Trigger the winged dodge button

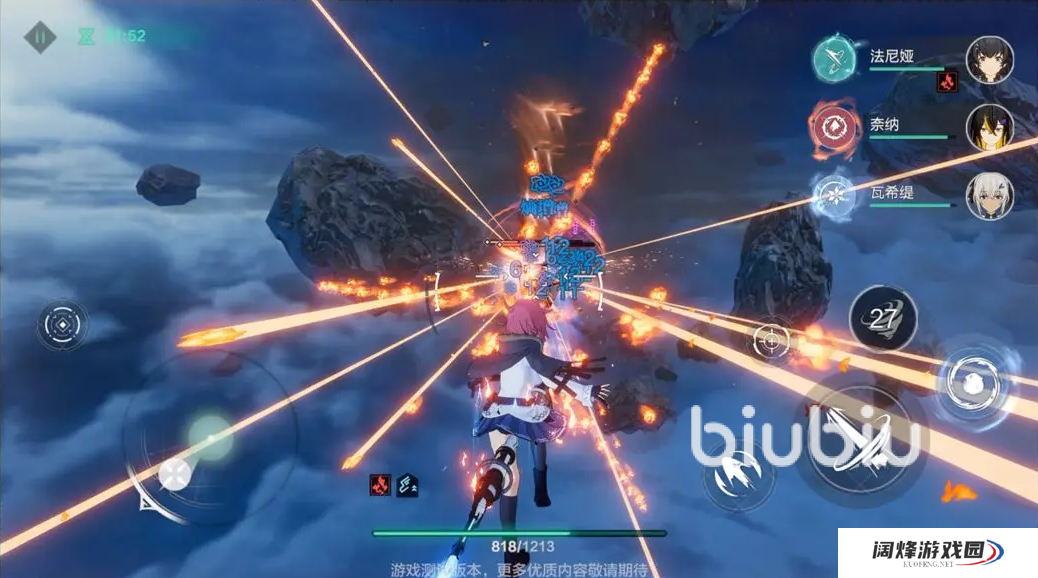pos(737,473)
